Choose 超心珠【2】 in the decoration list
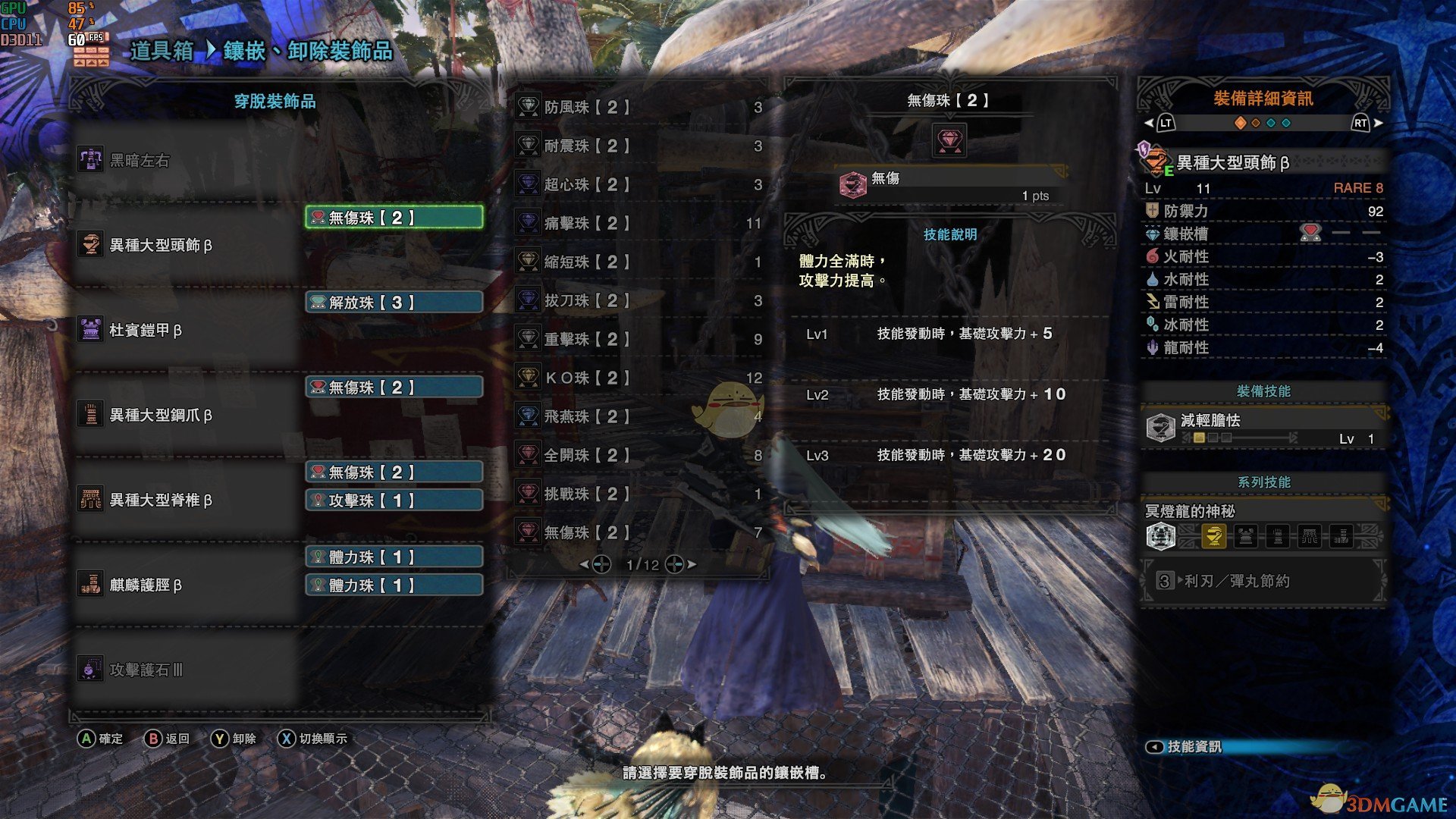1456x819 pixels. pos(637,184)
